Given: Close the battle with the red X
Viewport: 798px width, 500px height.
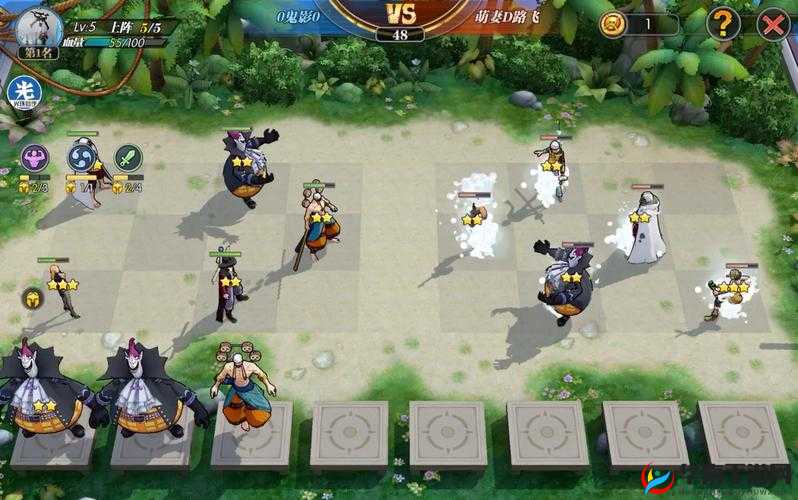Looking at the screenshot, I should [772, 25].
